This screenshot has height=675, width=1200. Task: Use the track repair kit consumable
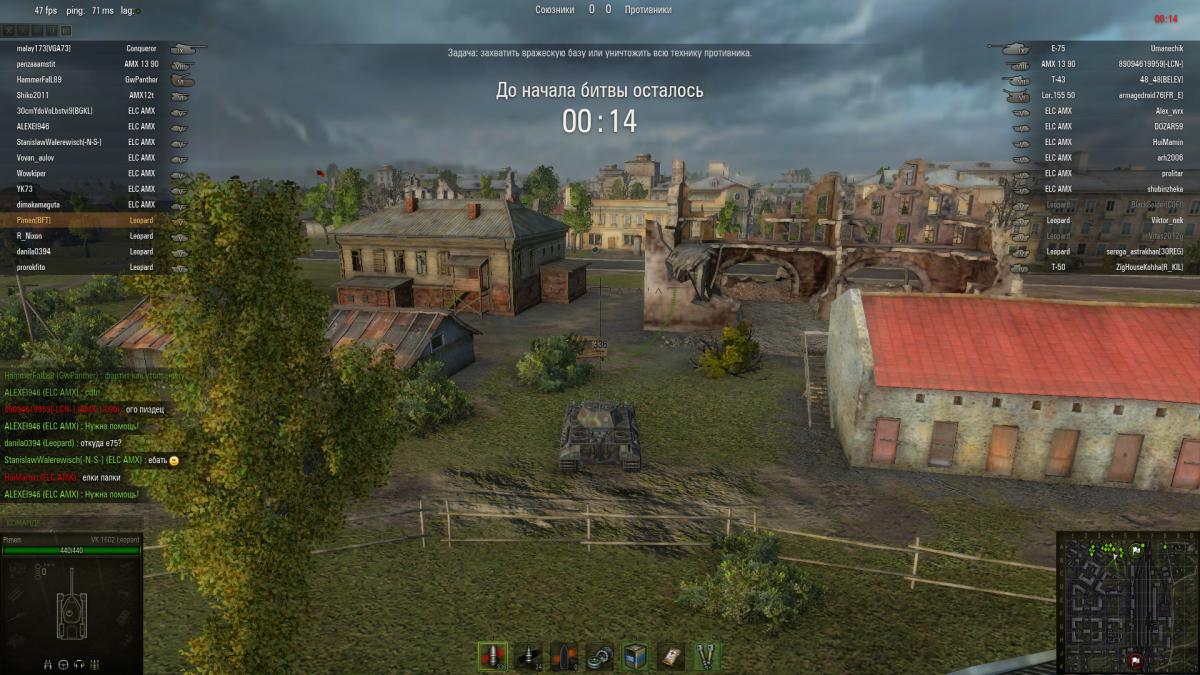[x=600, y=656]
